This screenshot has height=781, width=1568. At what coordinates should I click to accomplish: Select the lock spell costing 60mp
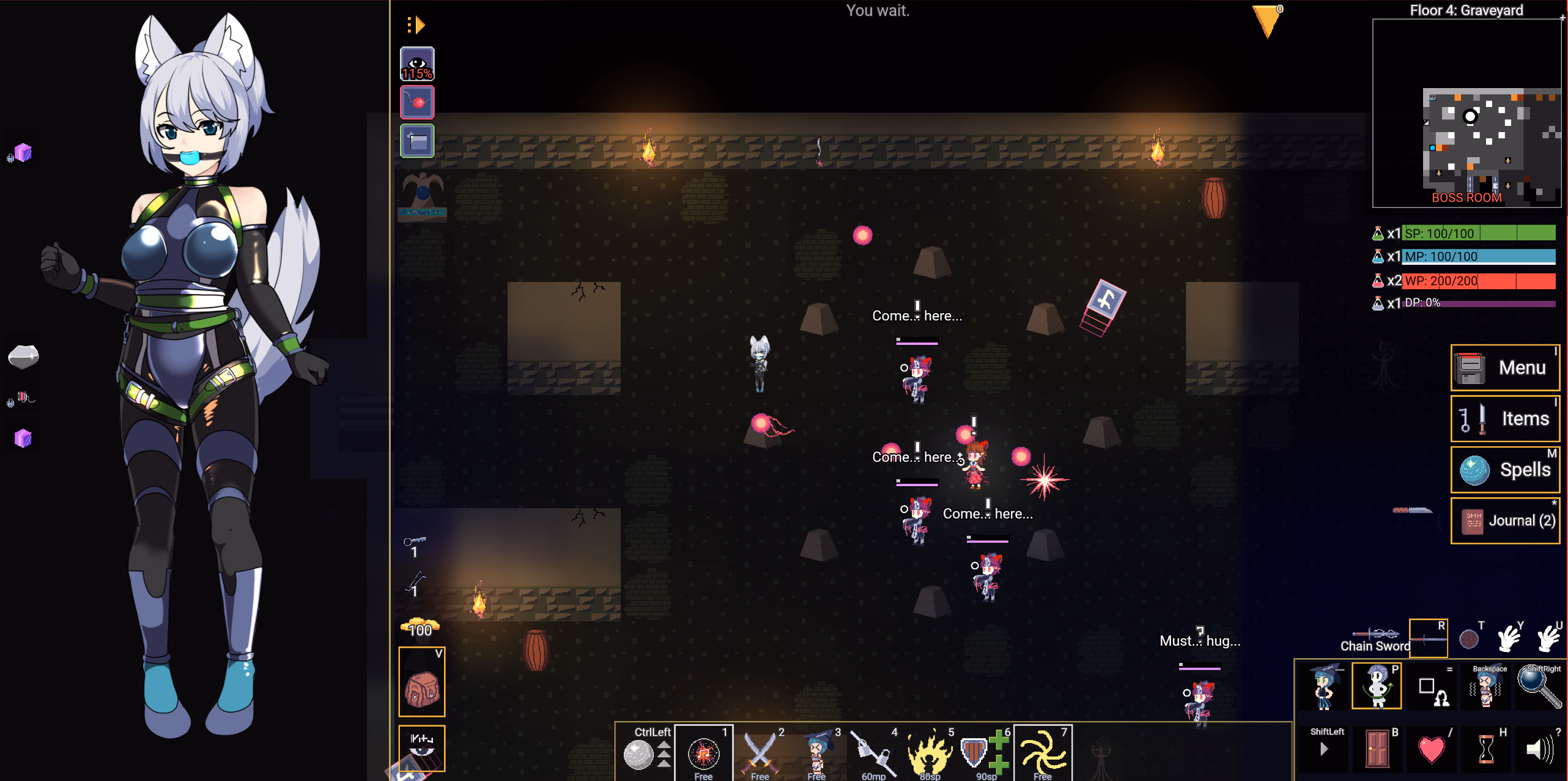coord(873,753)
